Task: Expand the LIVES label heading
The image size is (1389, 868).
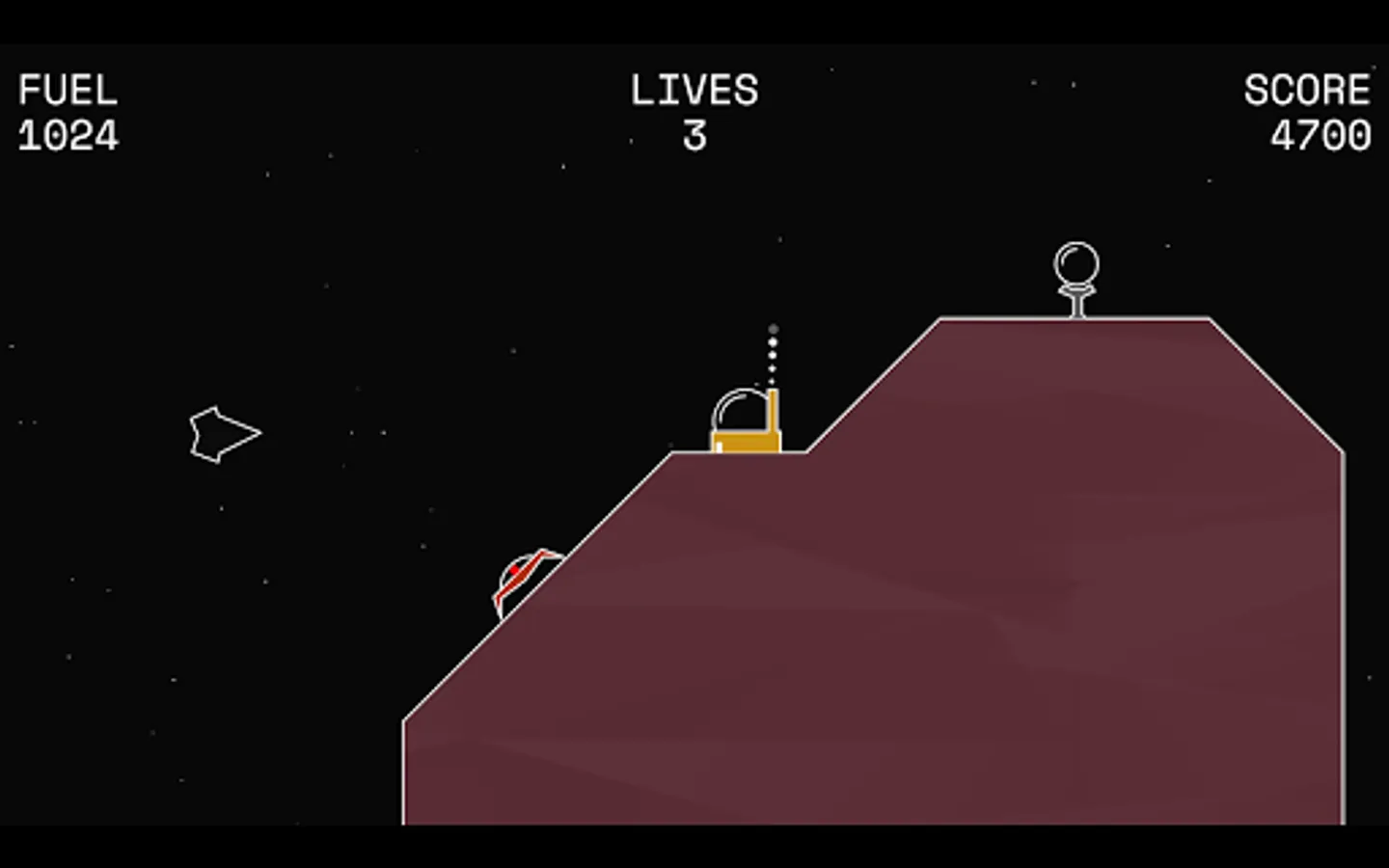Action: pos(693,90)
